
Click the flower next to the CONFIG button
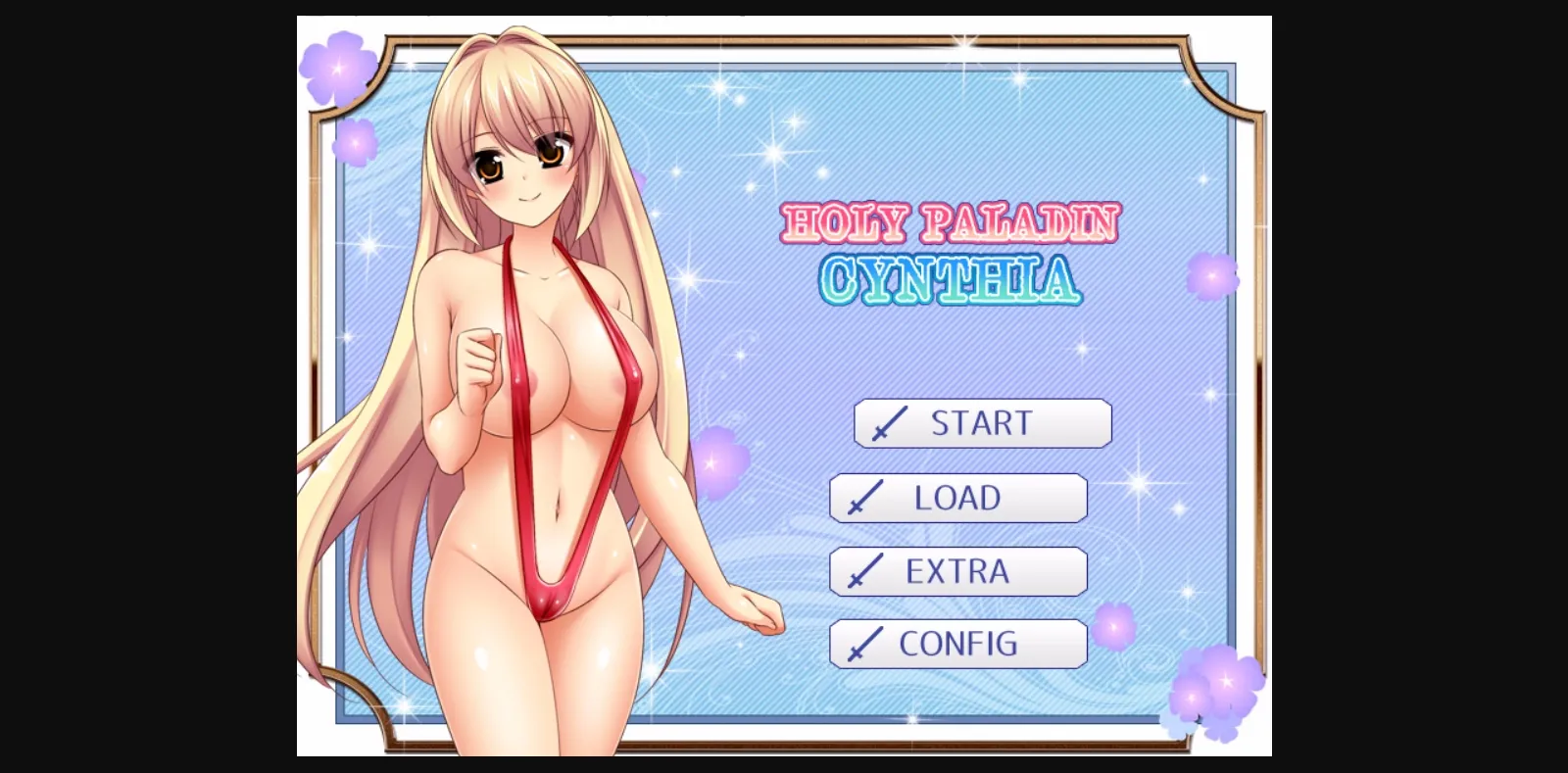pos(1114,627)
